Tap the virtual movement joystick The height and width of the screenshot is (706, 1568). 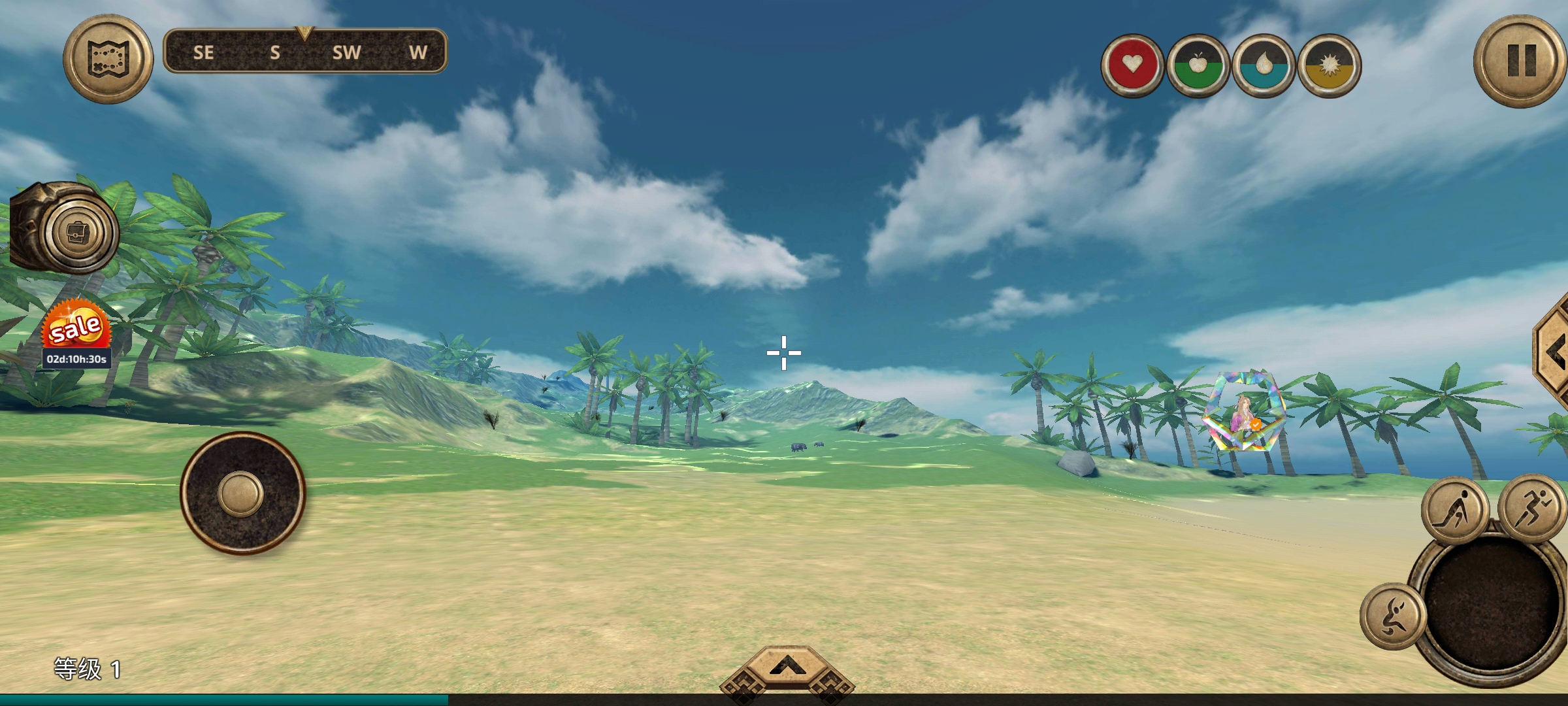point(242,493)
